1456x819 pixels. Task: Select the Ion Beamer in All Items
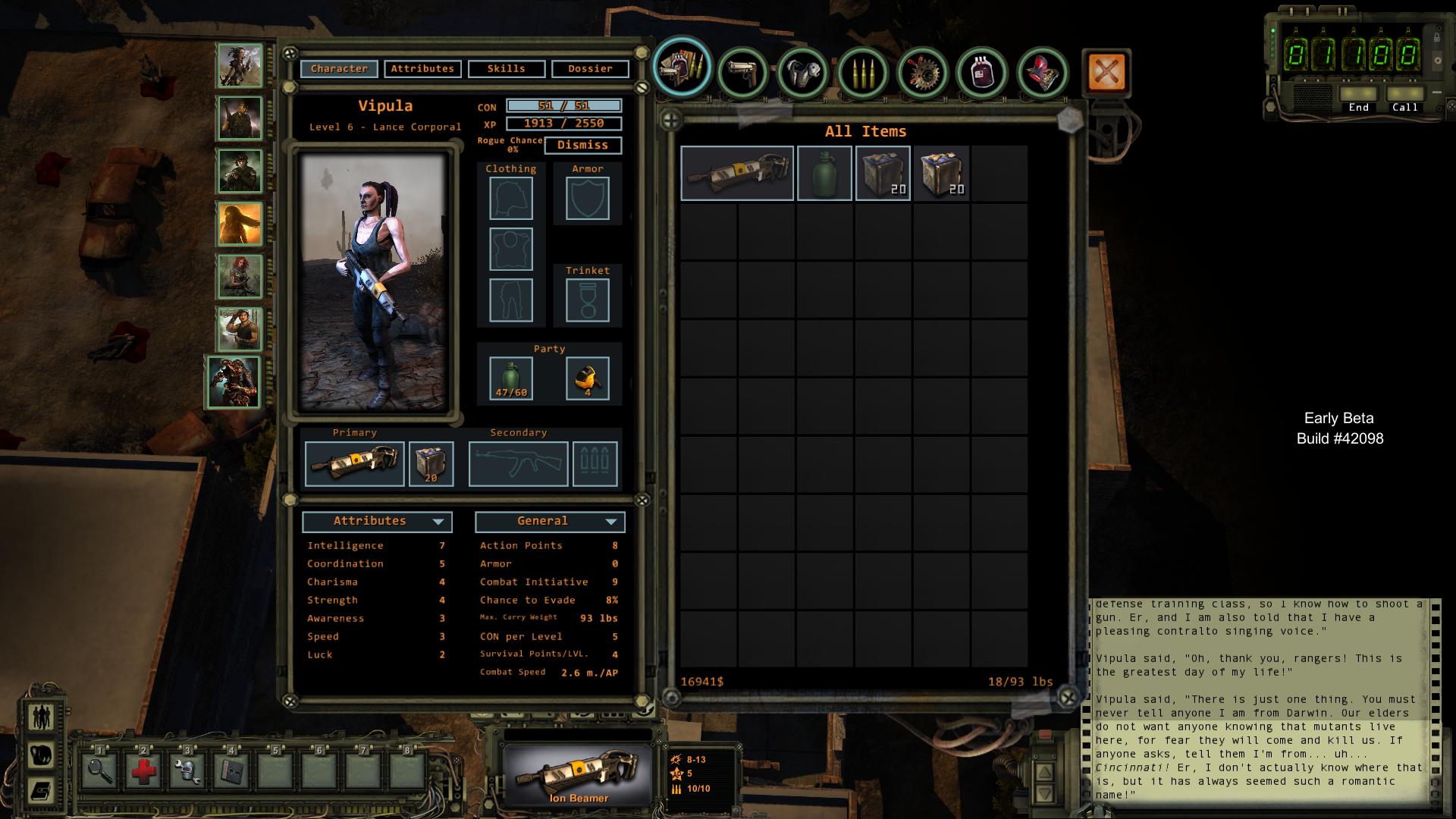[737, 174]
